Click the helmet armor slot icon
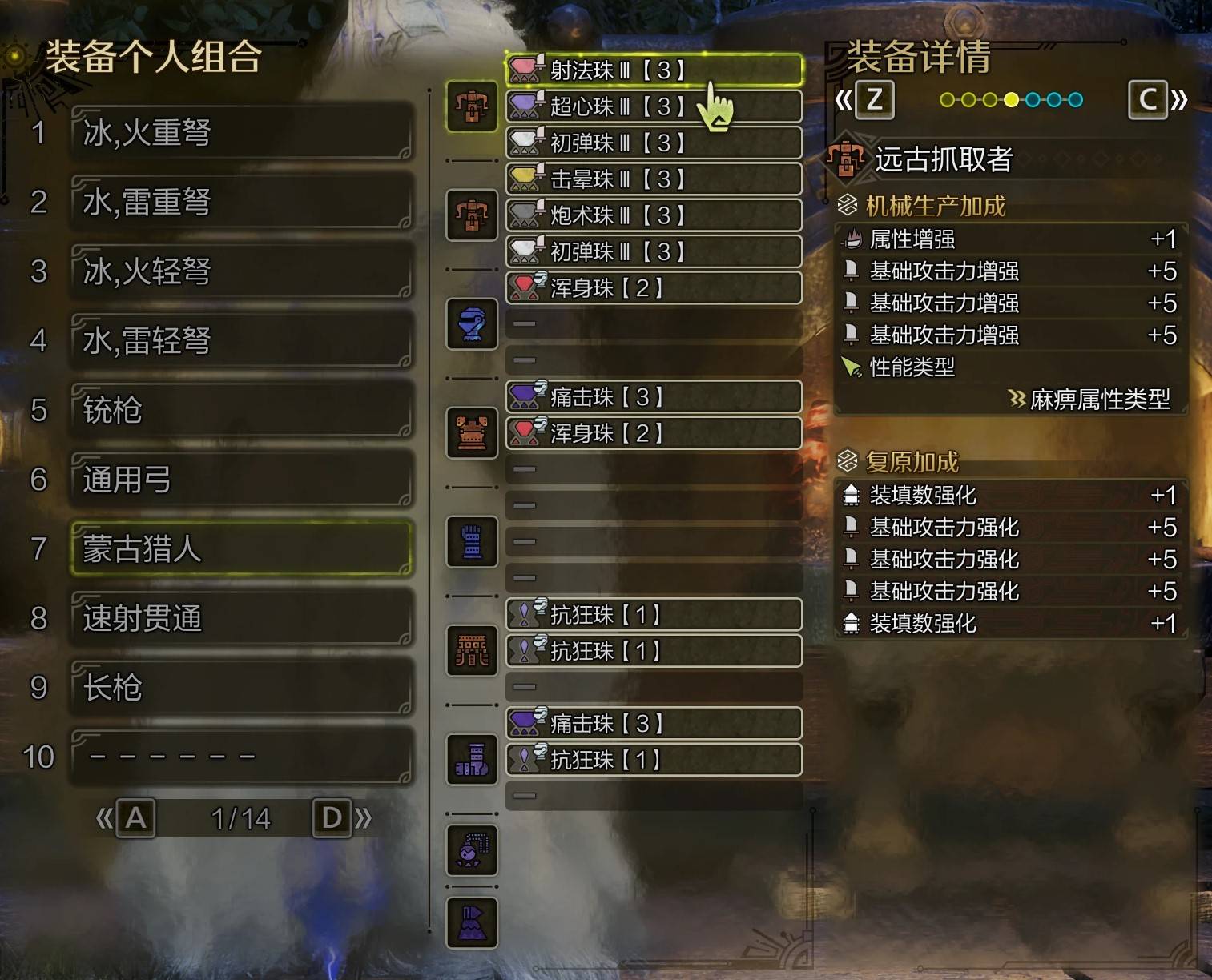Image resolution: width=1212 pixels, height=980 pixels. (472, 324)
